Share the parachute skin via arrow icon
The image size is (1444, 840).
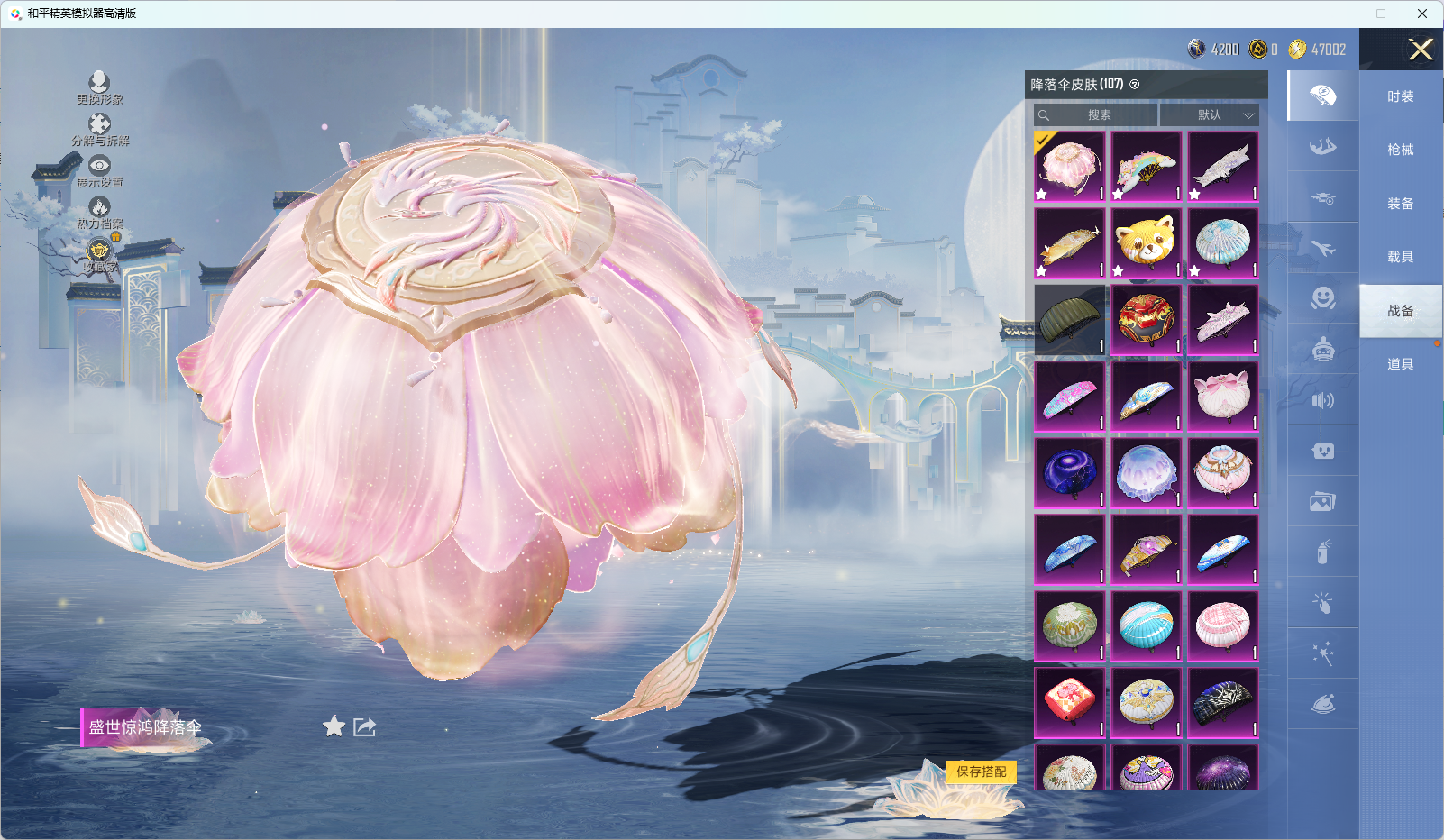click(x=364, y=726)
